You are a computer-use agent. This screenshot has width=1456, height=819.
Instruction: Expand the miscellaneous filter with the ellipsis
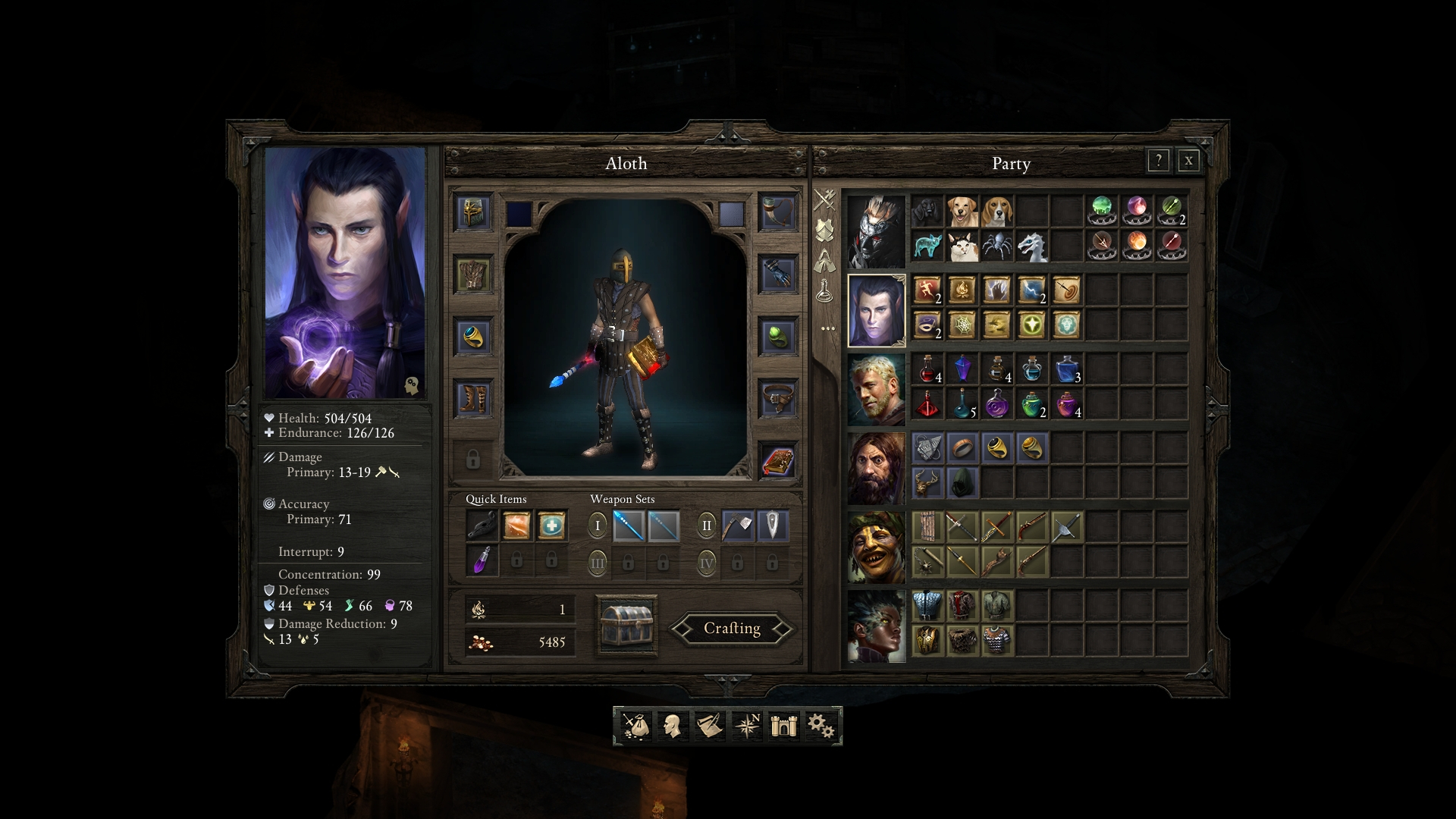[x=824, y=328]
